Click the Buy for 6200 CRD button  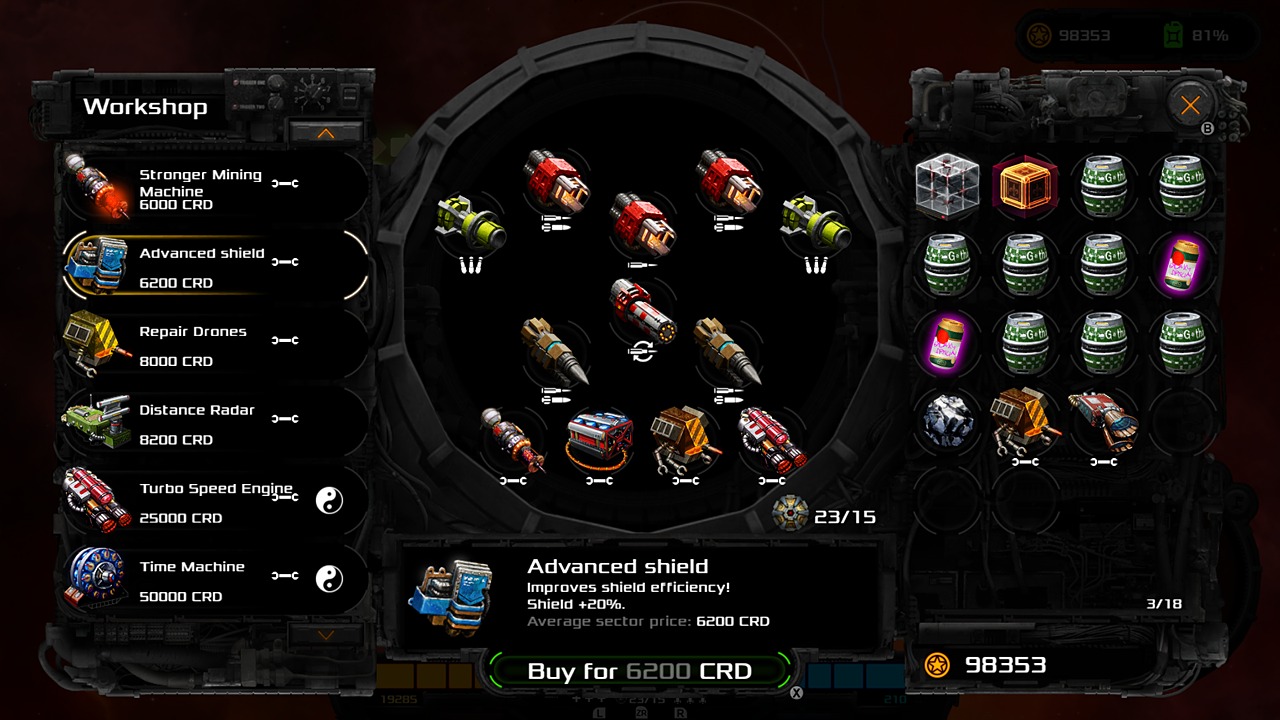pos(639,671)
